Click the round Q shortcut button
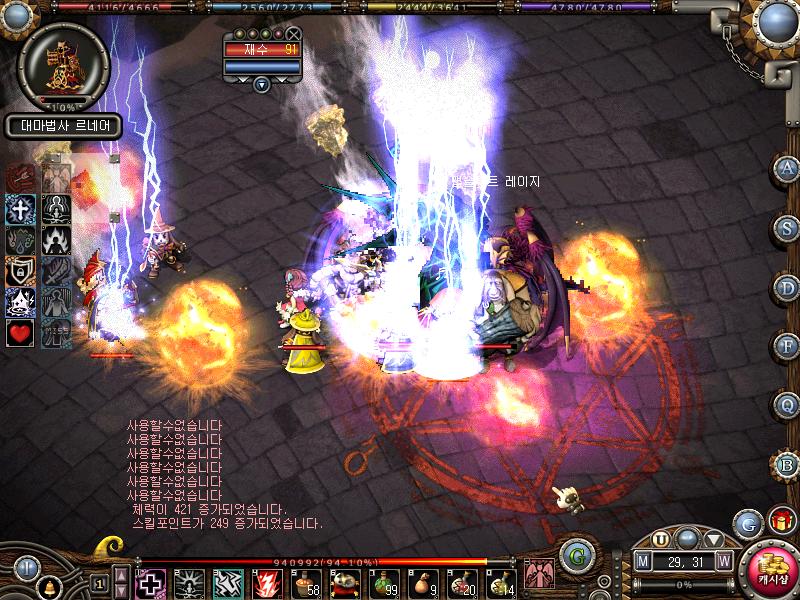This screenshot has height=600, width=800. click(787, 405)
